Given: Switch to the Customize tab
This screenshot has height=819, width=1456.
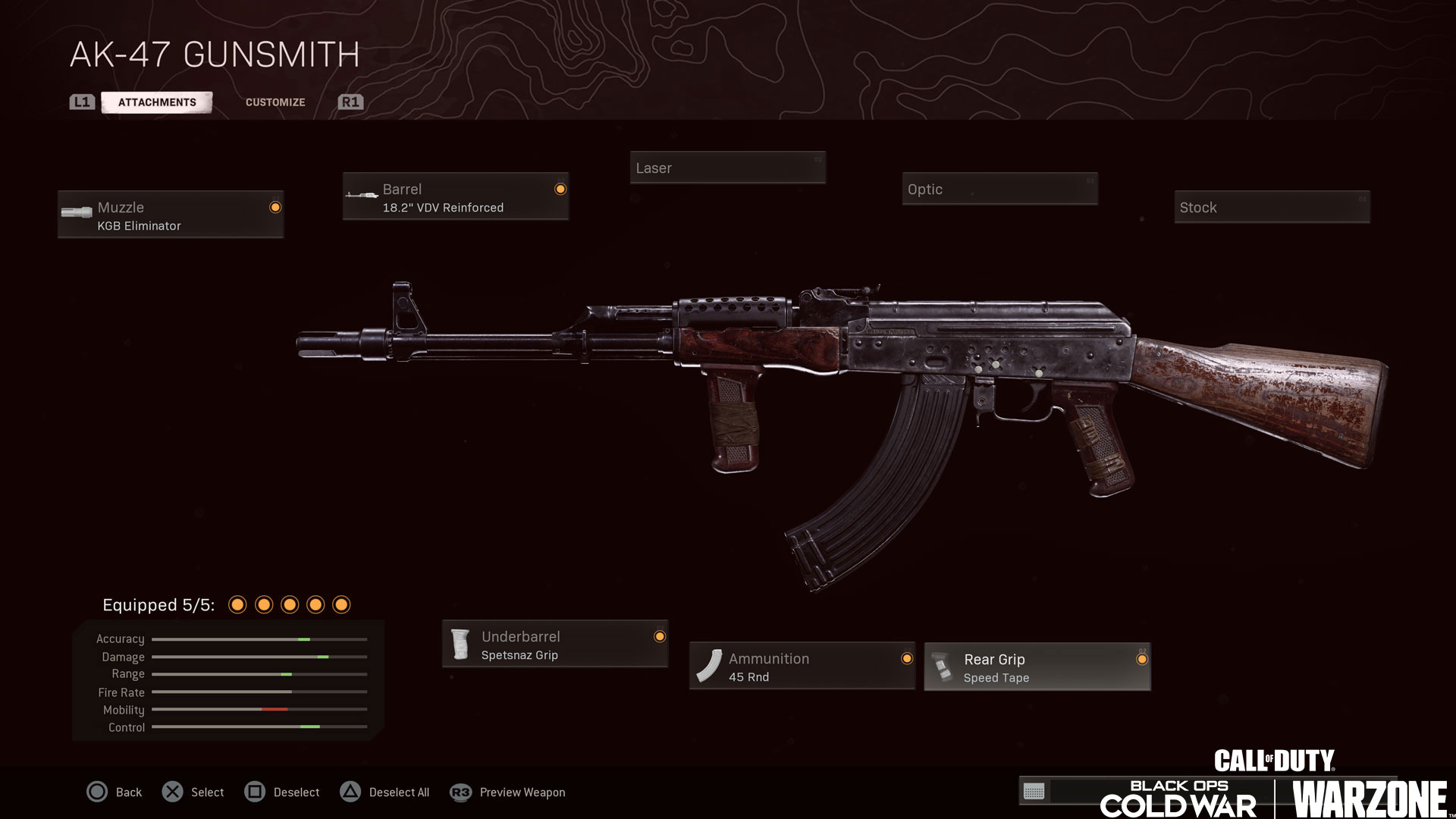Looking at the screenshot, I should 275,102.
